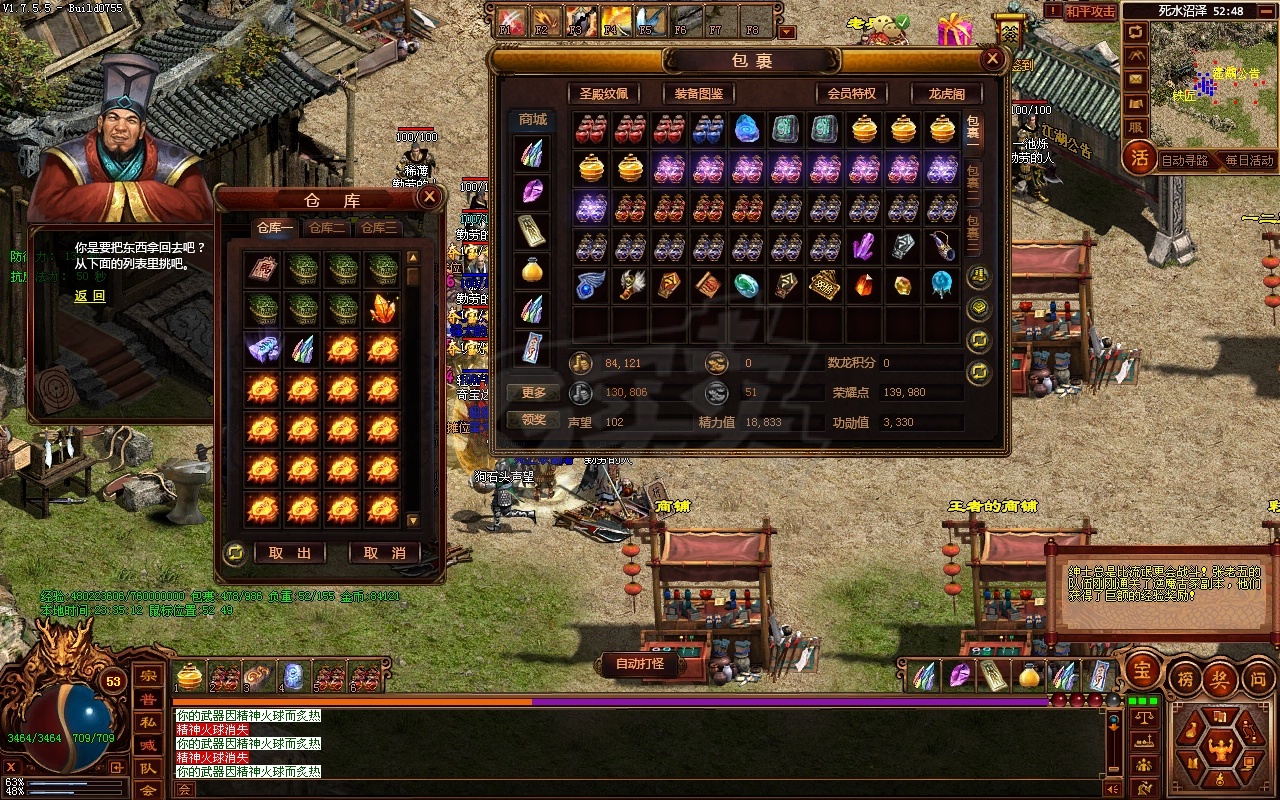This screenshot has width=1280, height=800.
Task: Toggle the 和平攻击 attack mode
Action: pos(1089,11)
